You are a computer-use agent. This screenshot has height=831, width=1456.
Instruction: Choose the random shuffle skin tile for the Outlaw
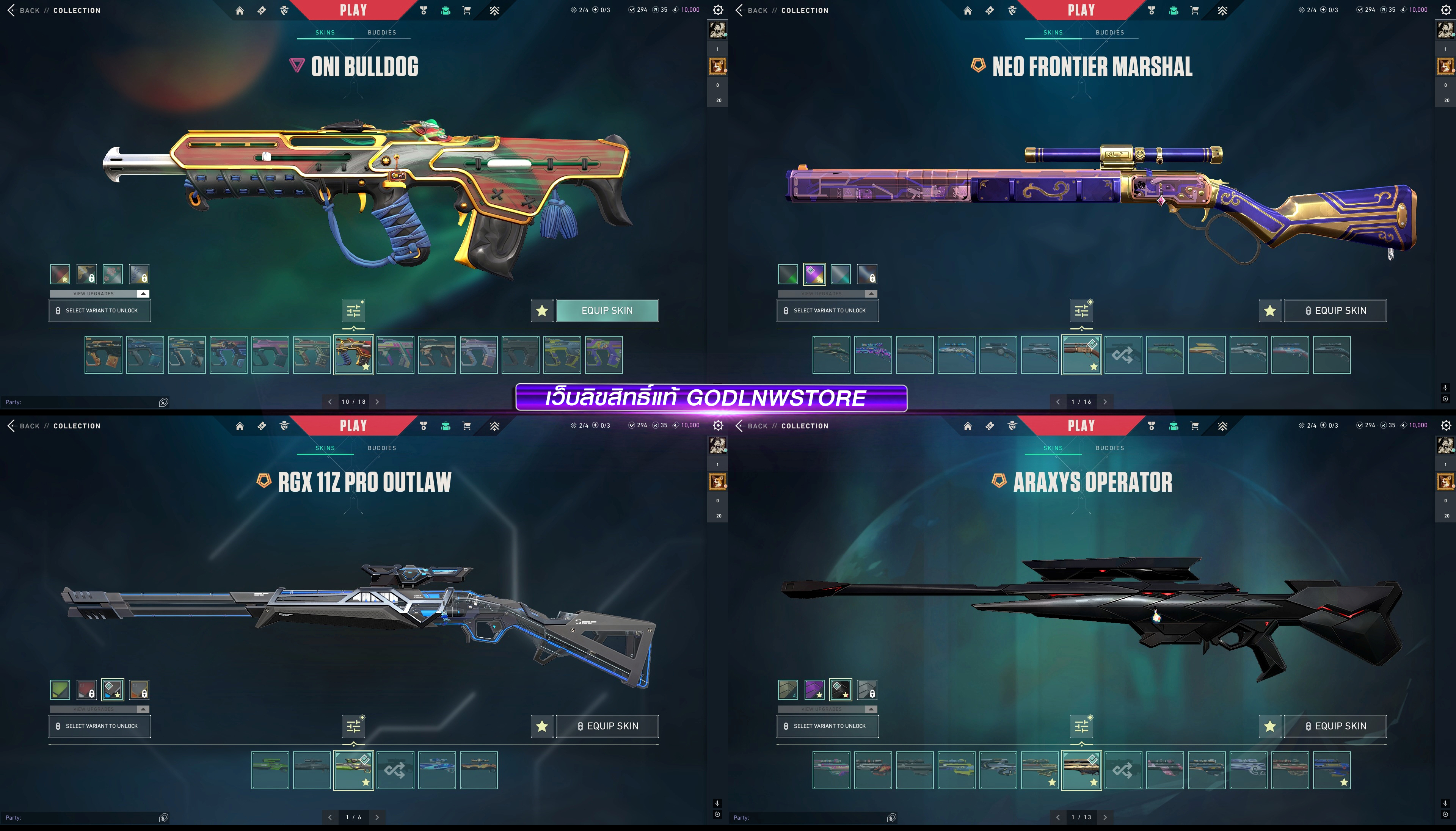pos(395,770)
